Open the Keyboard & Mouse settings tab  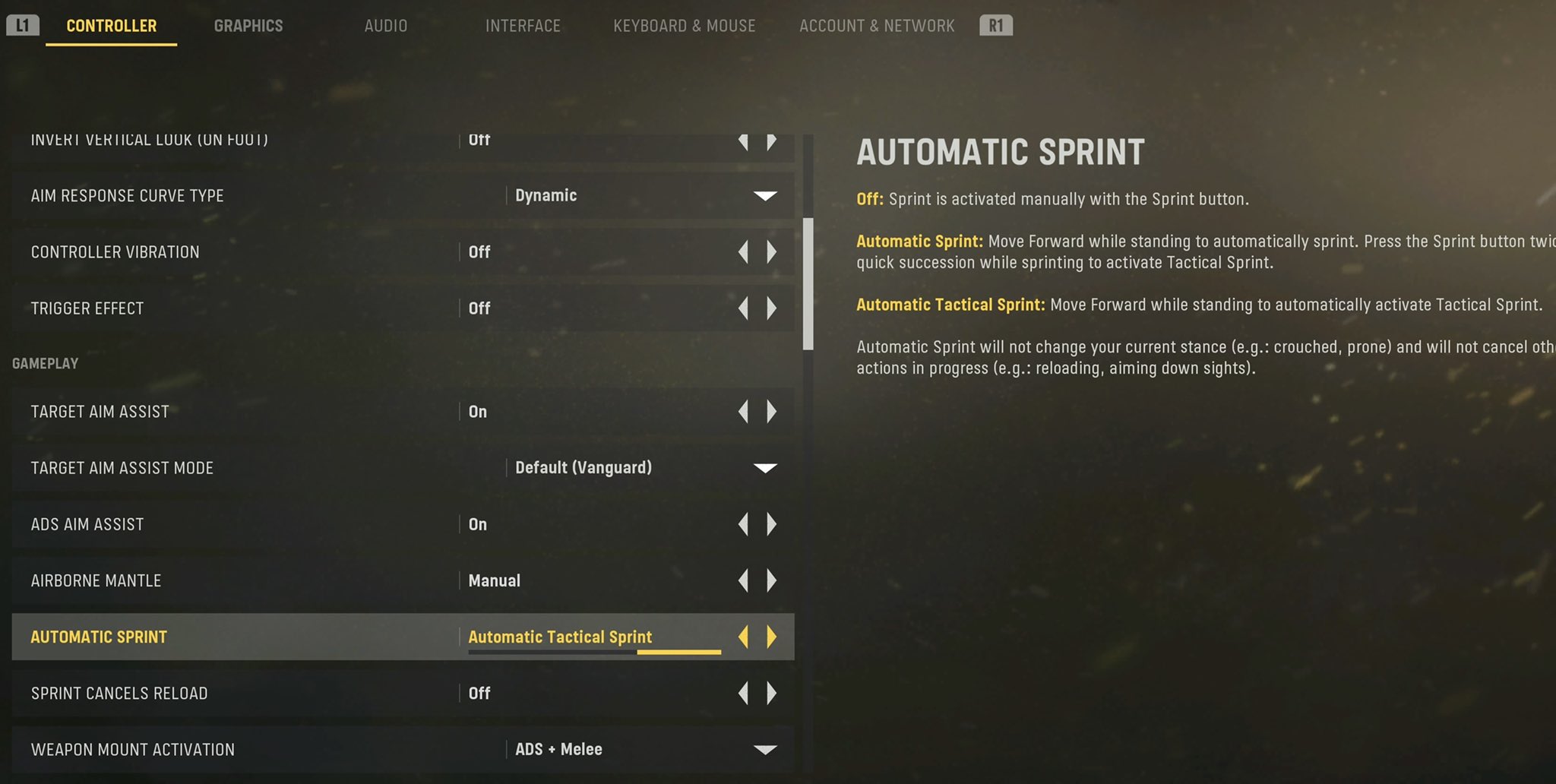click(684, 24)
